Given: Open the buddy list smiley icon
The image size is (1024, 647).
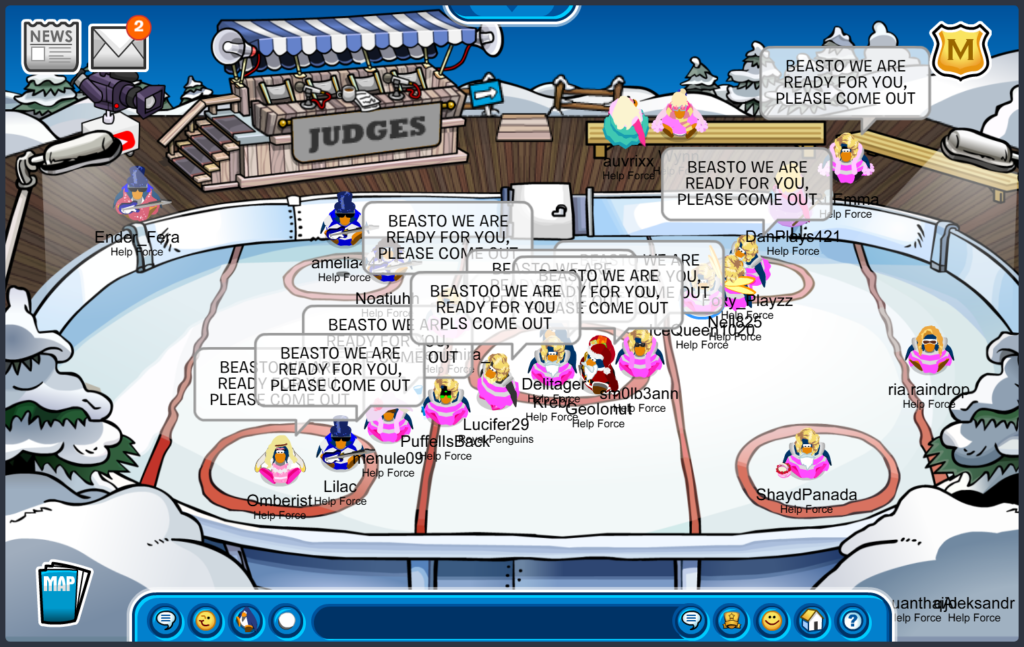Looking at the screenshot, I should 771,621.
